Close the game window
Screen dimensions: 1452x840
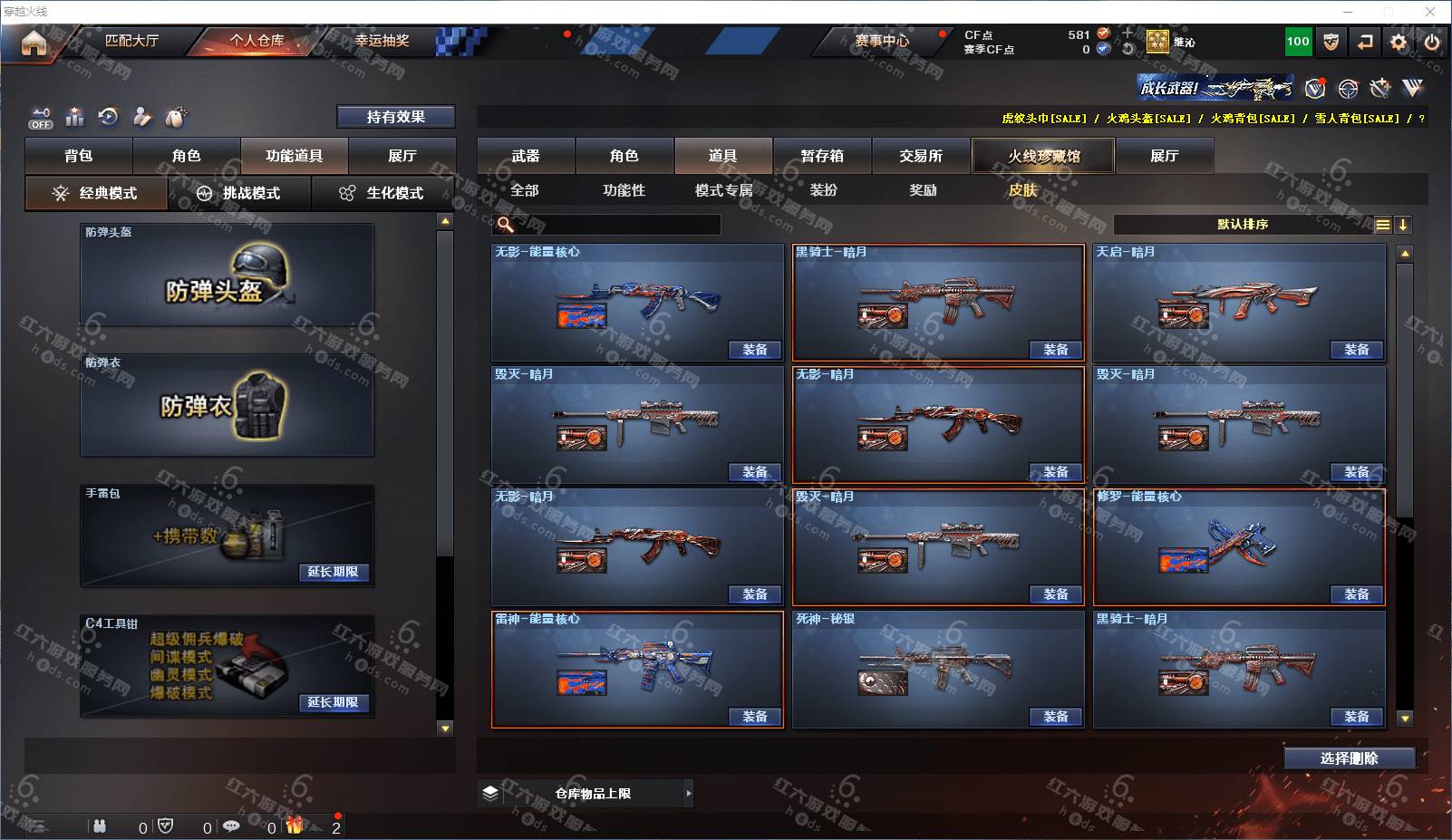click(1430, 12)
